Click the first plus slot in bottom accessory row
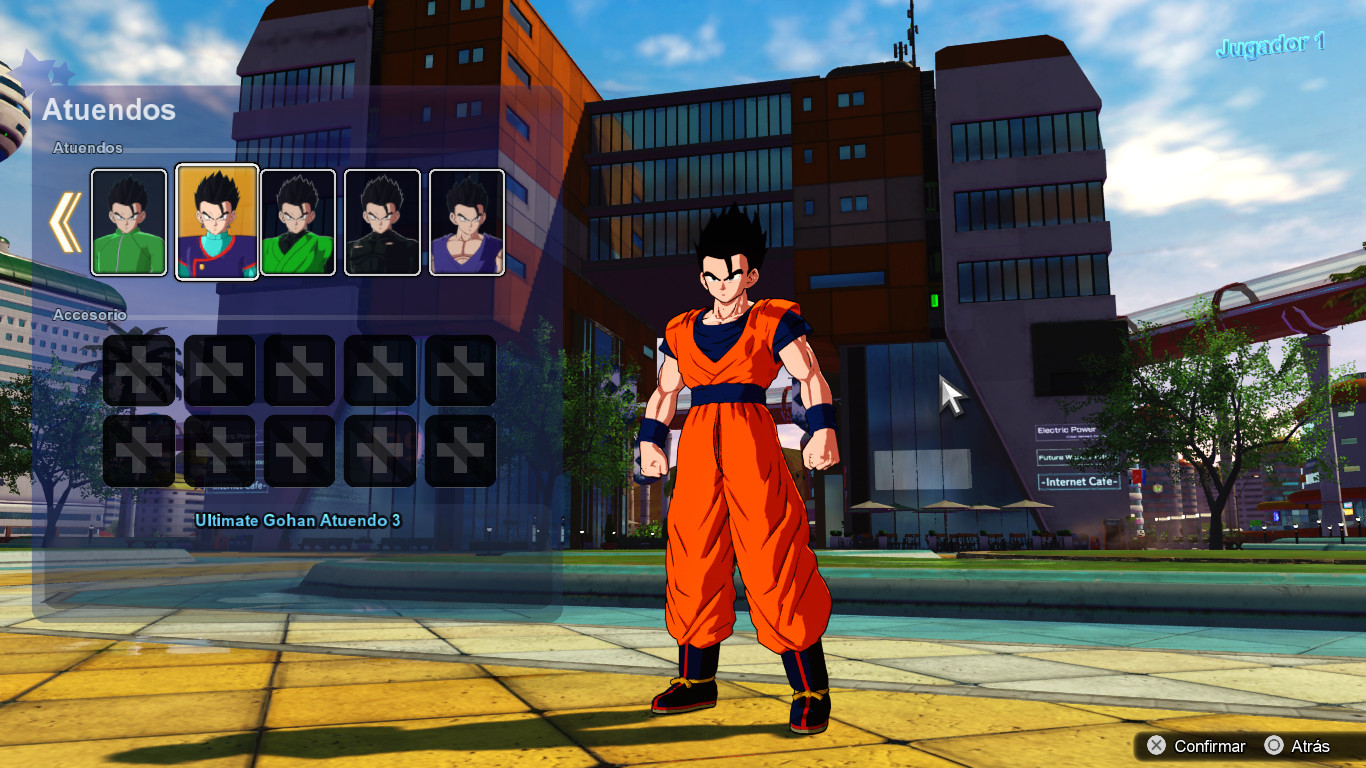The height and width of the screenshot is (768, 1366). (x=139, y=449)
